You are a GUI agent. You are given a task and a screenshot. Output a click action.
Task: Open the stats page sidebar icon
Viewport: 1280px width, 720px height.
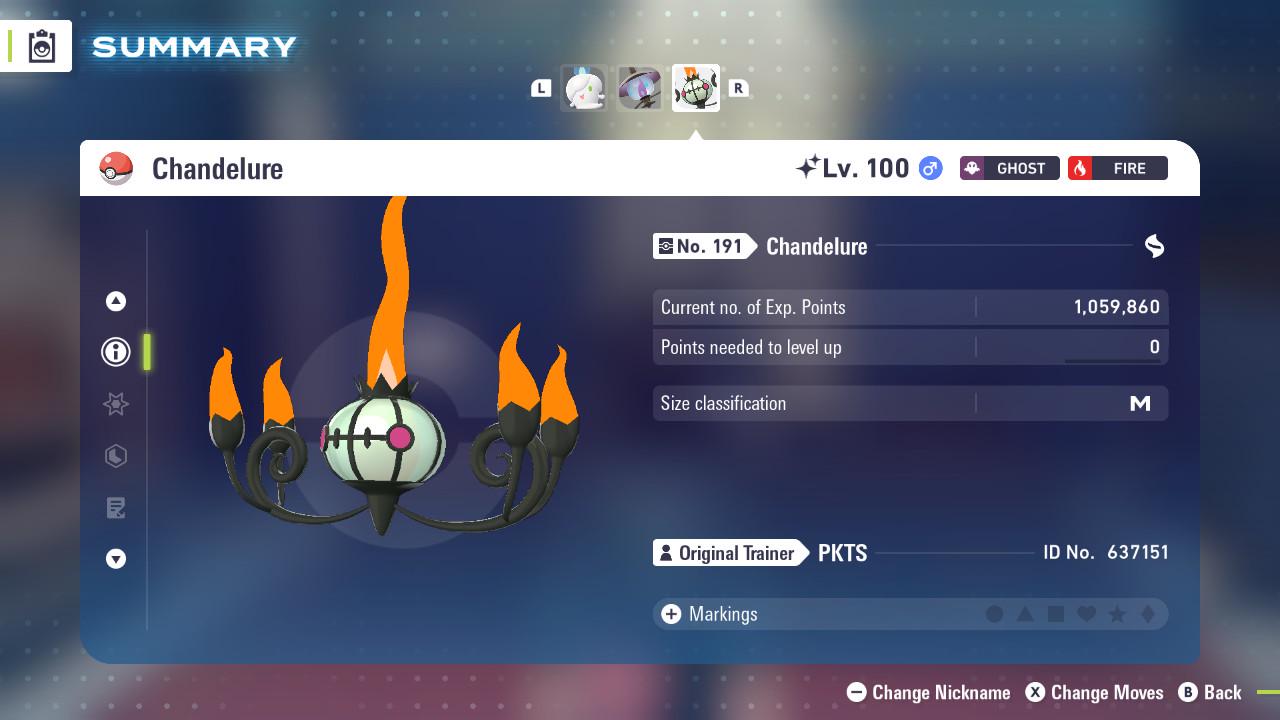115,456
